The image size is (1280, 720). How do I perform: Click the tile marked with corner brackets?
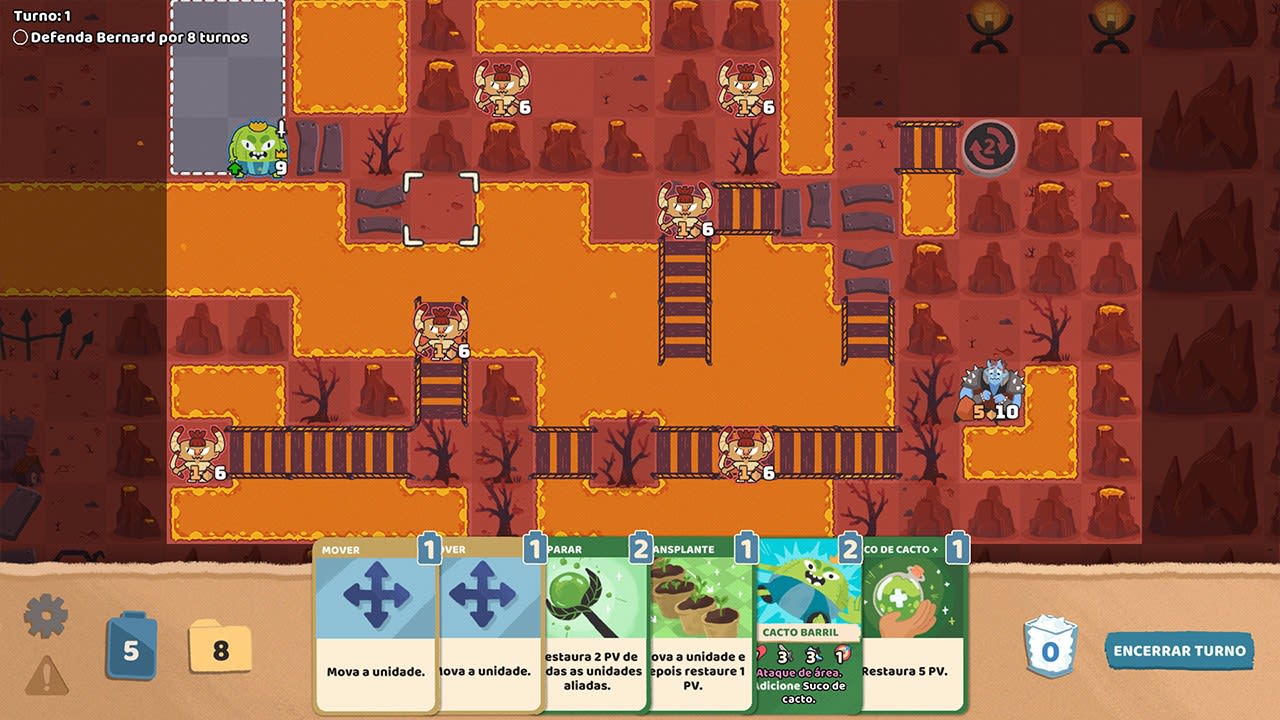441,207
